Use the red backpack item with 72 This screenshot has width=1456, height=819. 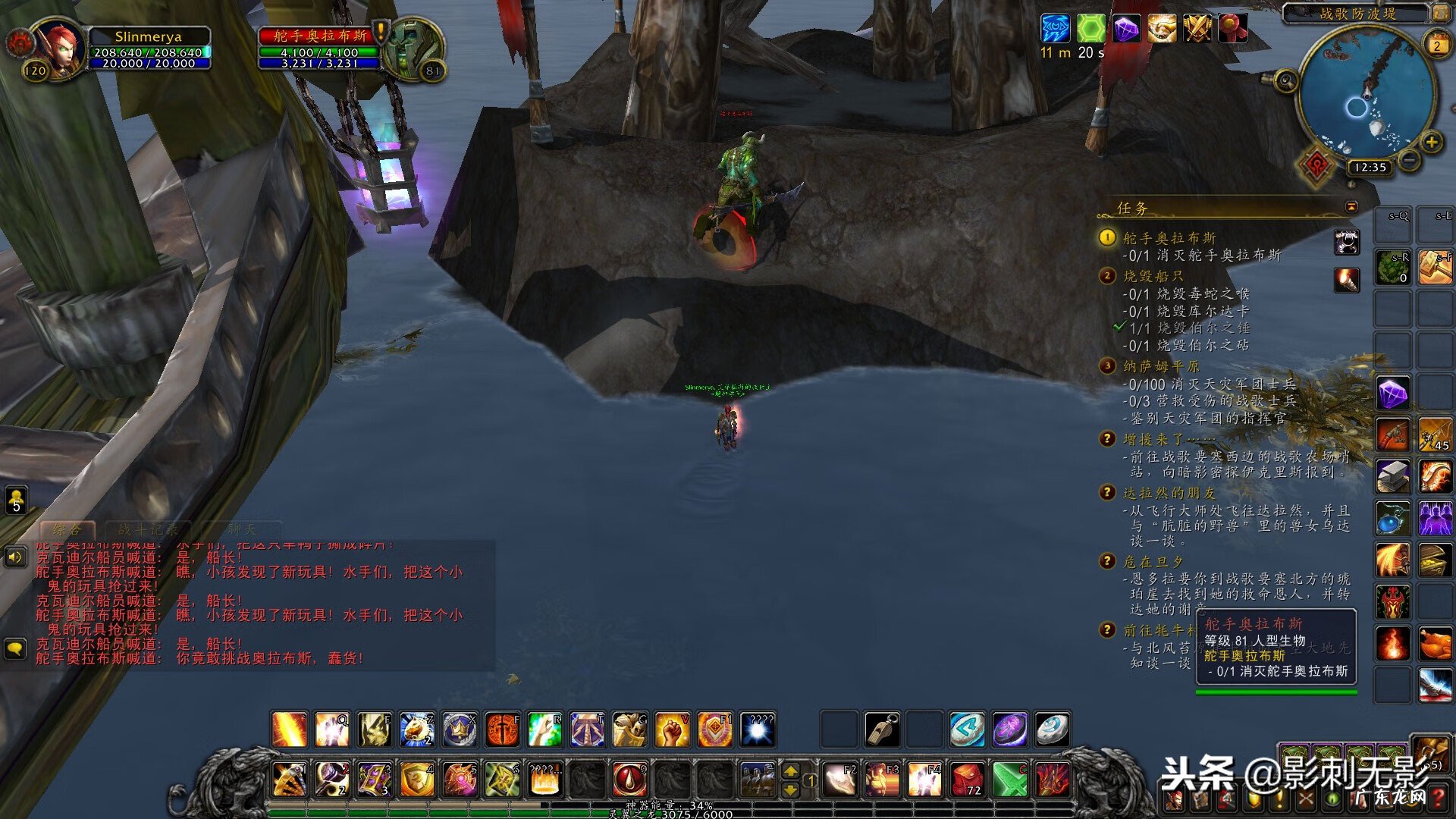(967, 780)
